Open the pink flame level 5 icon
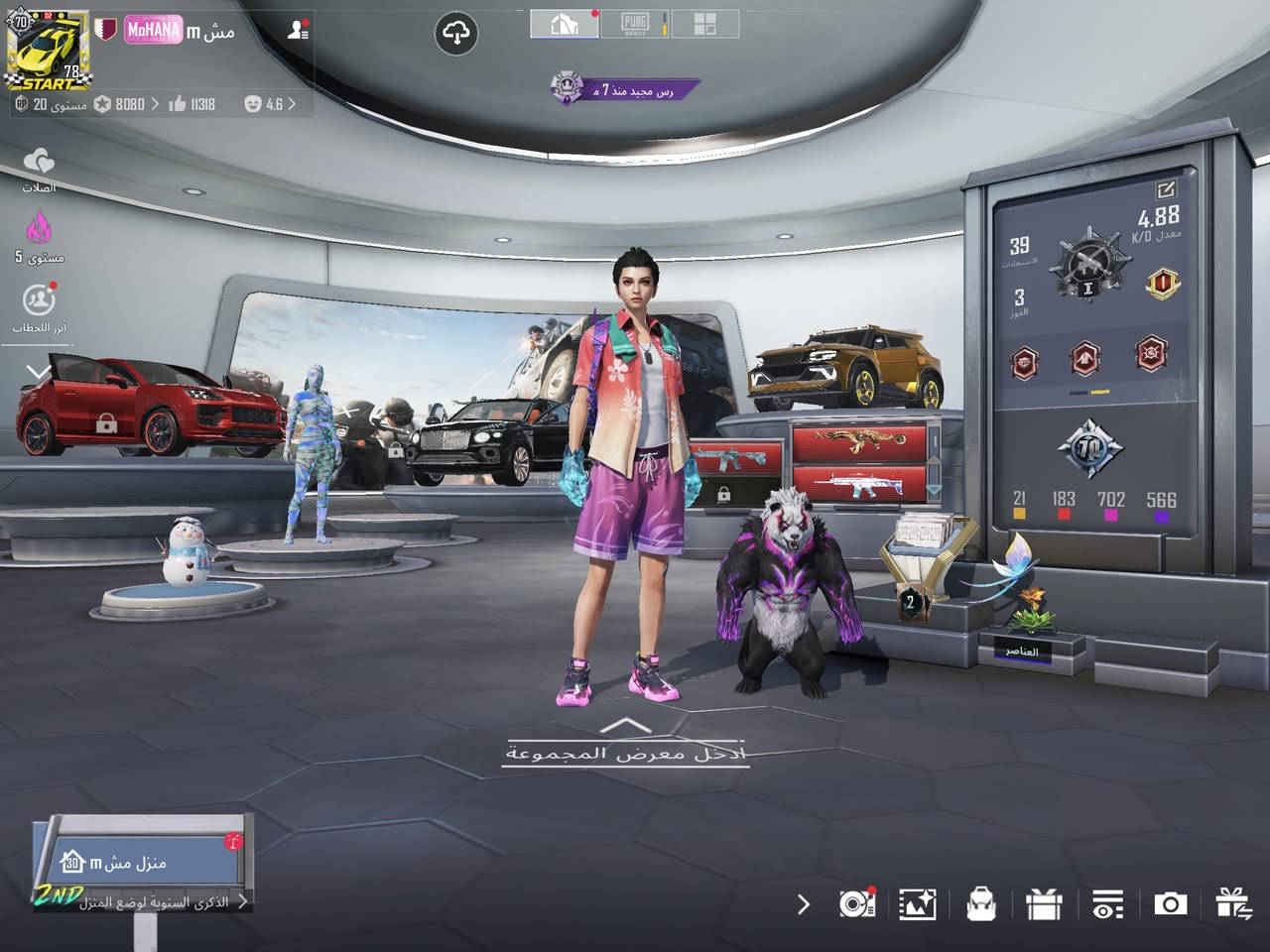 (39, 236)
